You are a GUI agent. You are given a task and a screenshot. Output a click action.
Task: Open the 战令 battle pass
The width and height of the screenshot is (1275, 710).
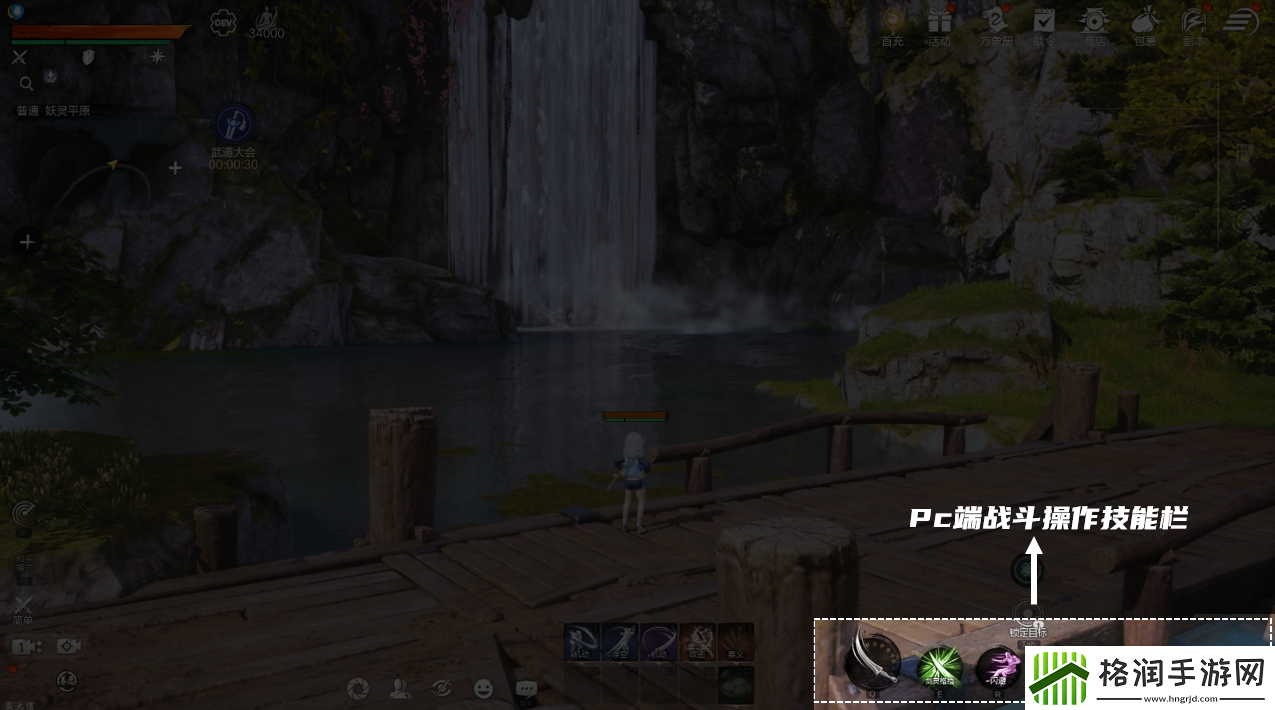[1044, 22]
